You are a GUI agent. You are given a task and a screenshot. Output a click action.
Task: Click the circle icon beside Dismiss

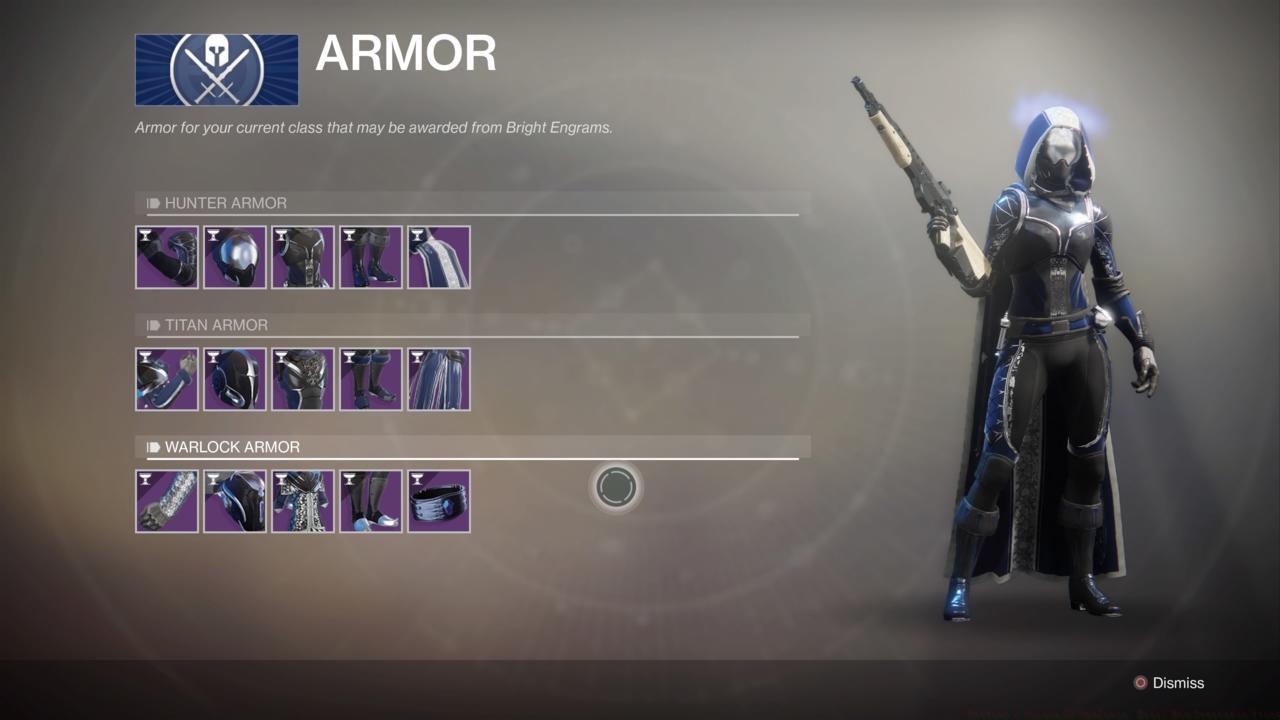pyautogui.click(x=1139, y=683)
